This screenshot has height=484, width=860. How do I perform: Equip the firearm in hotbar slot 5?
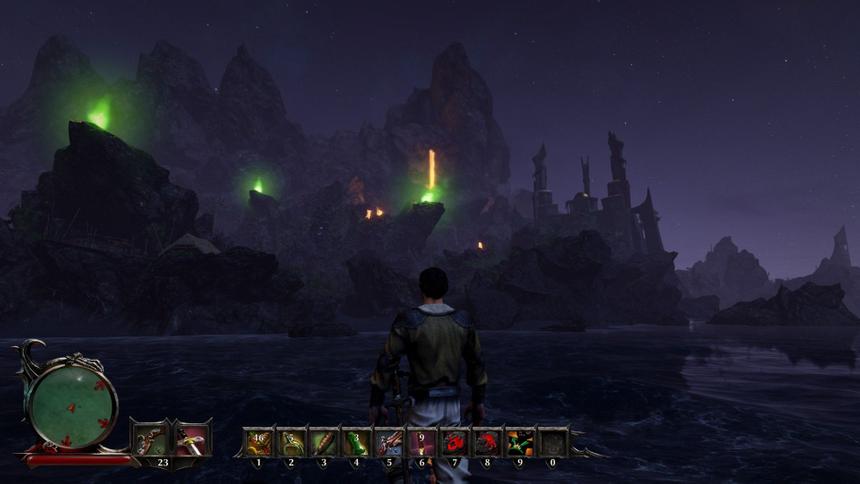tap(389, 441)
